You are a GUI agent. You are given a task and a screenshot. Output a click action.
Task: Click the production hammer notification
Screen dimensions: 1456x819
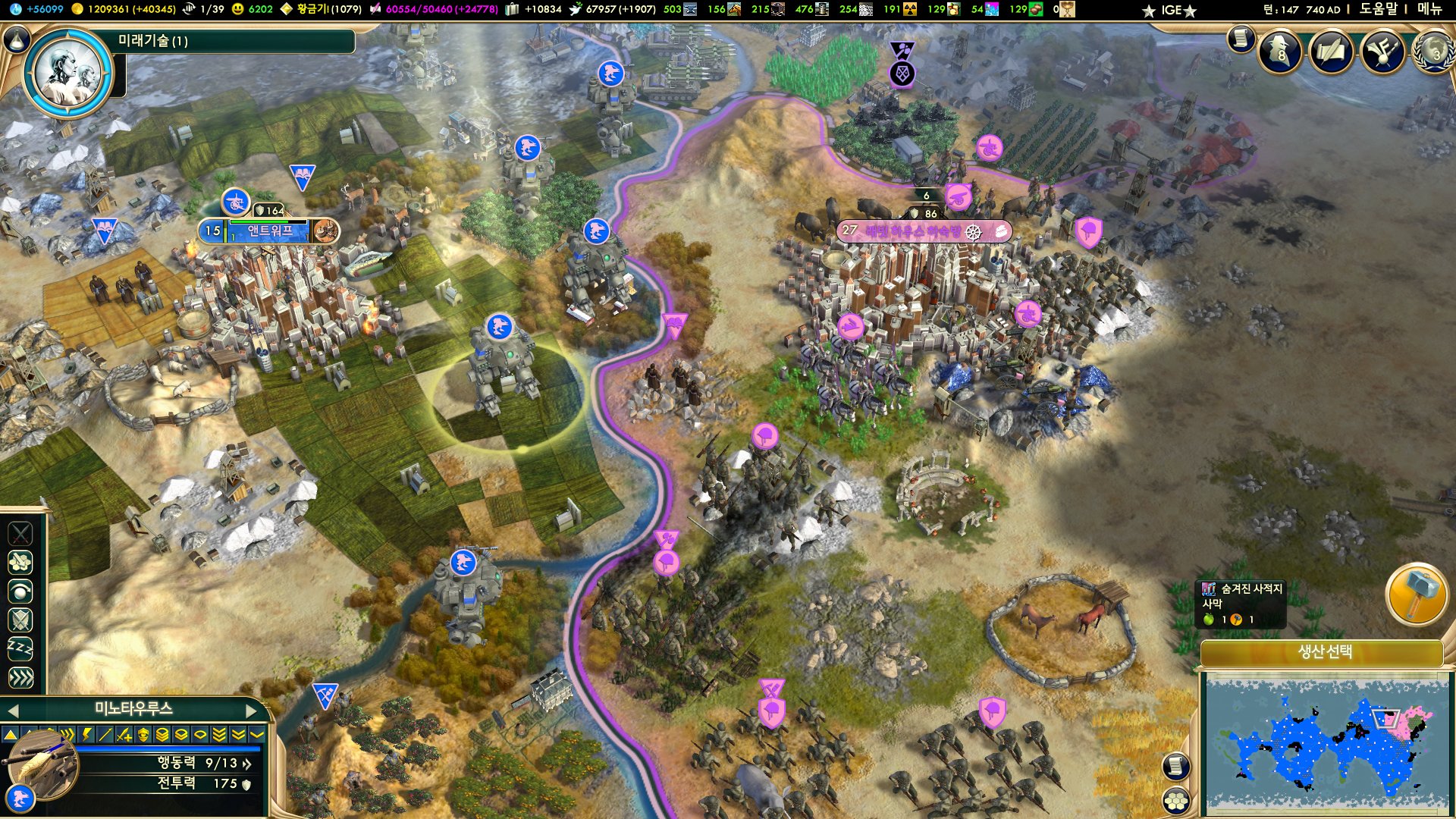[x=1415, y=595]
